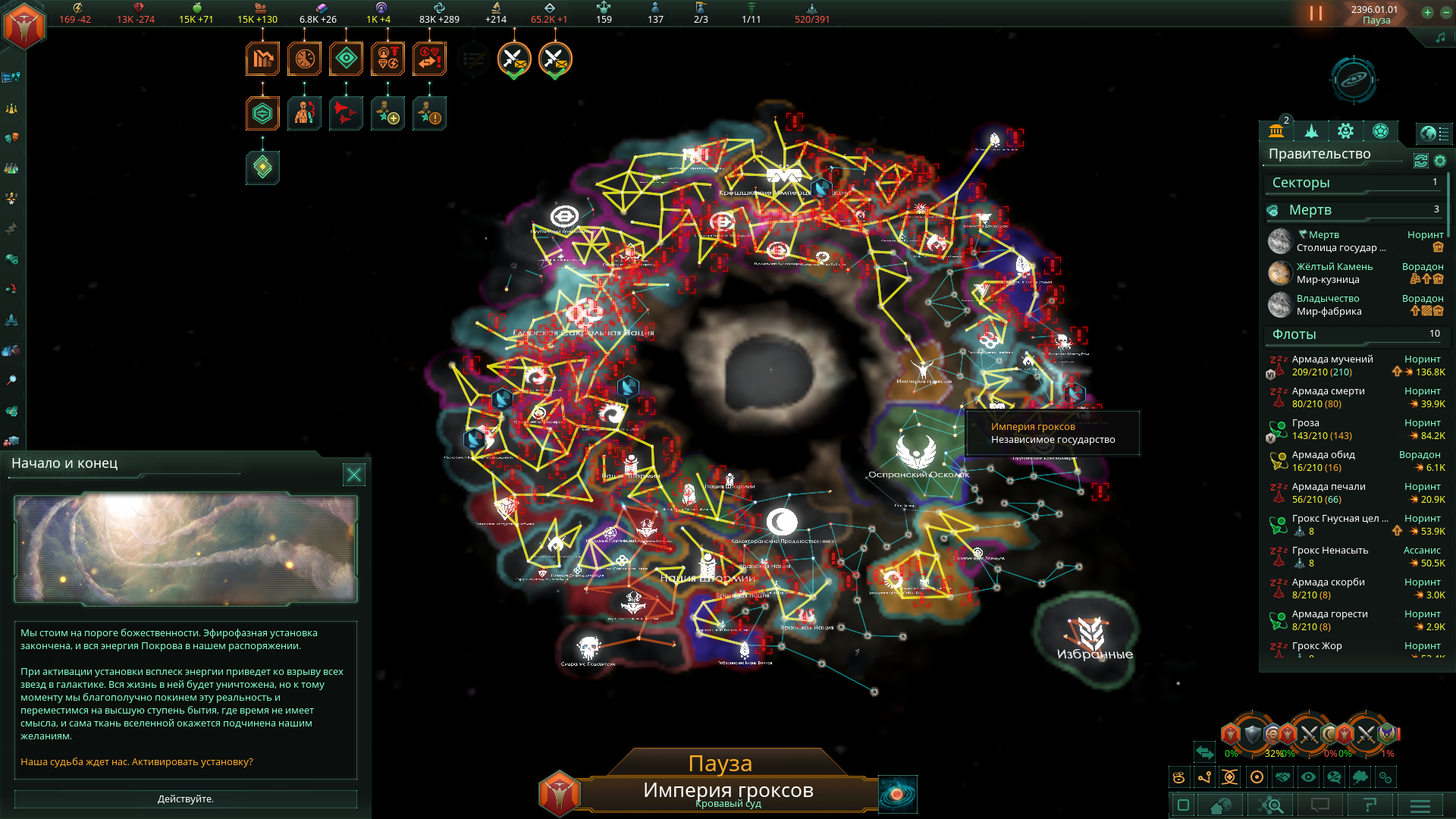This screenshot has height=819, width=1456.
Task: Toggle the diplomatic handshake map mode
Action: click(x=1282, y=777)
